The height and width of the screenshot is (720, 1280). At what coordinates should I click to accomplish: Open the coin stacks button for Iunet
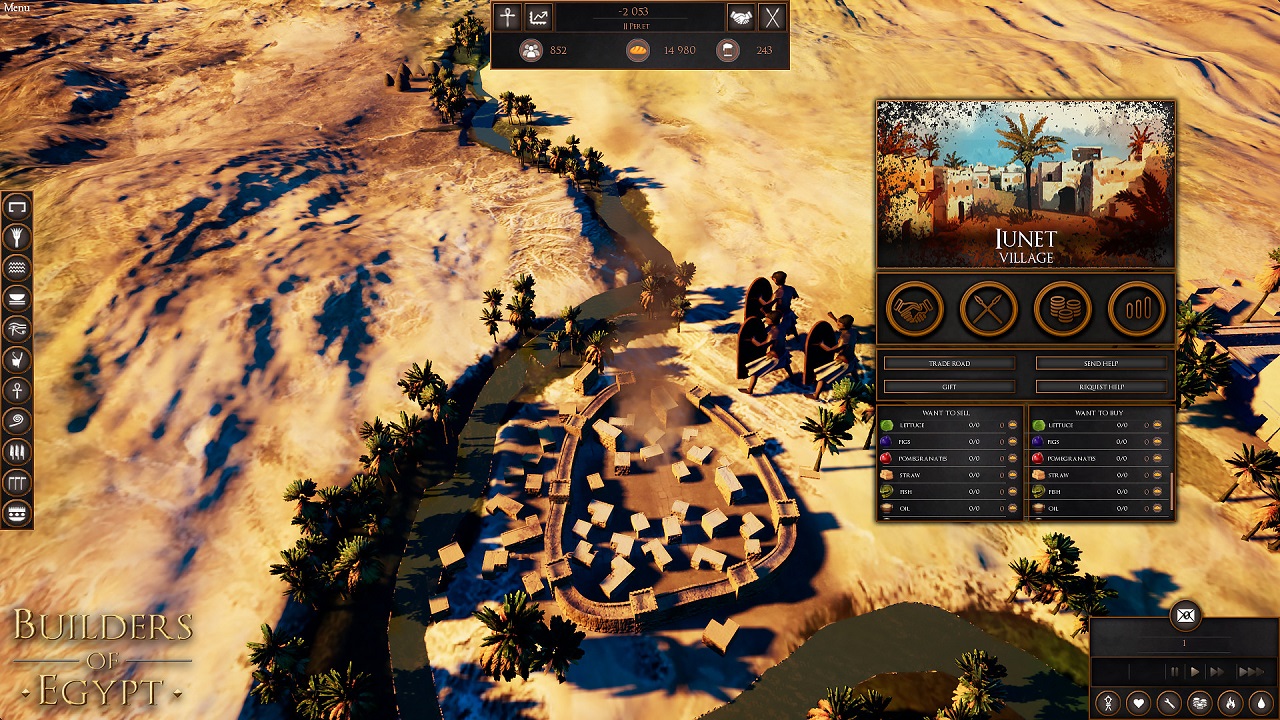coord(1063,310)
